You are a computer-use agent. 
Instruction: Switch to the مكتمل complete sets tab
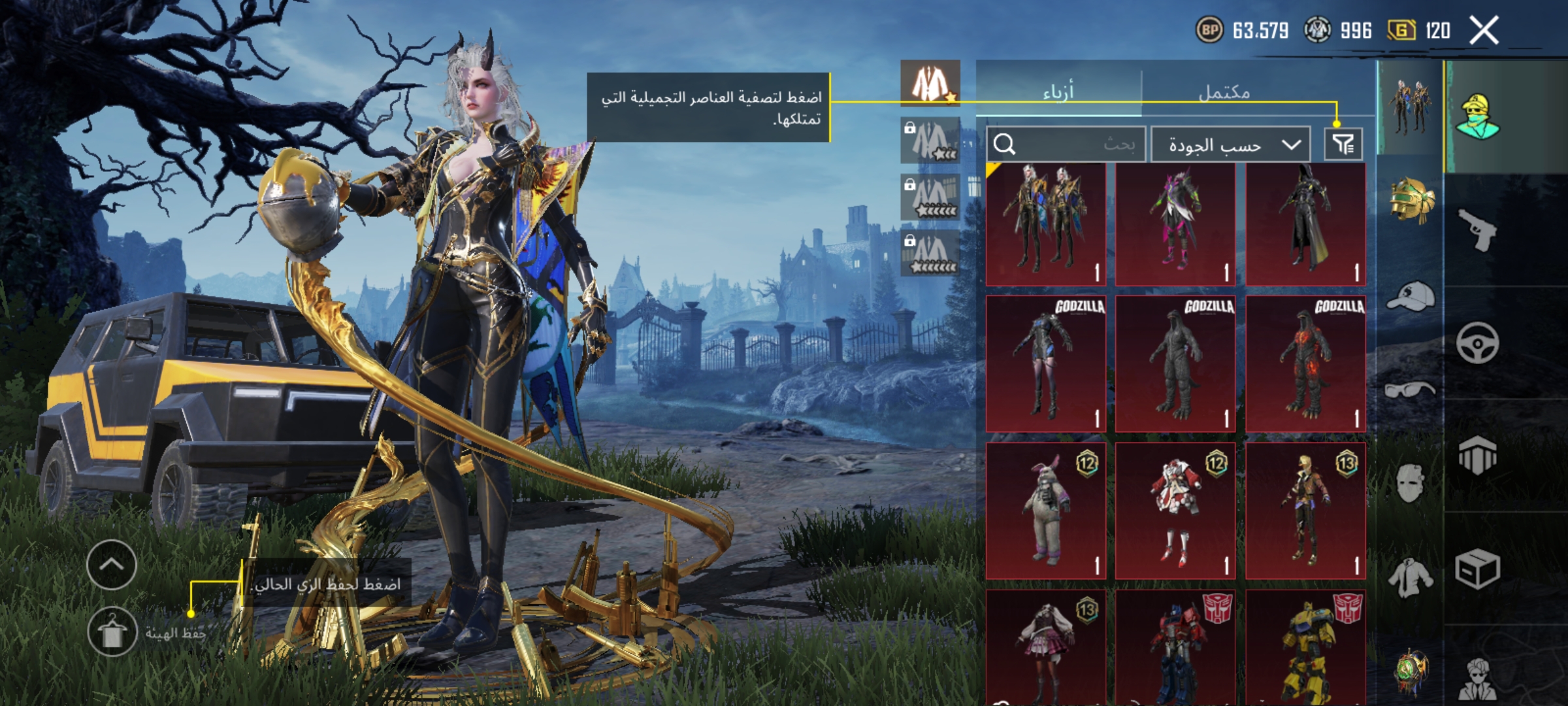coord(1224,92)
